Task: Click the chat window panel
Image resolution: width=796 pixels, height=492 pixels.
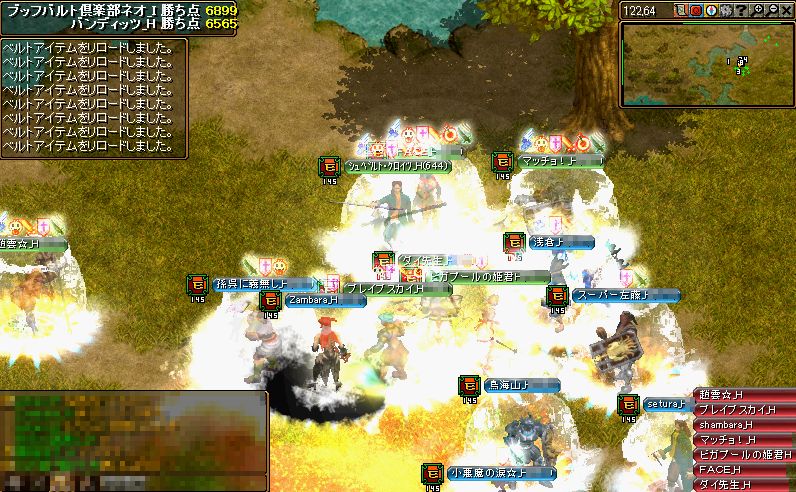Action: (x=133, y=440)
